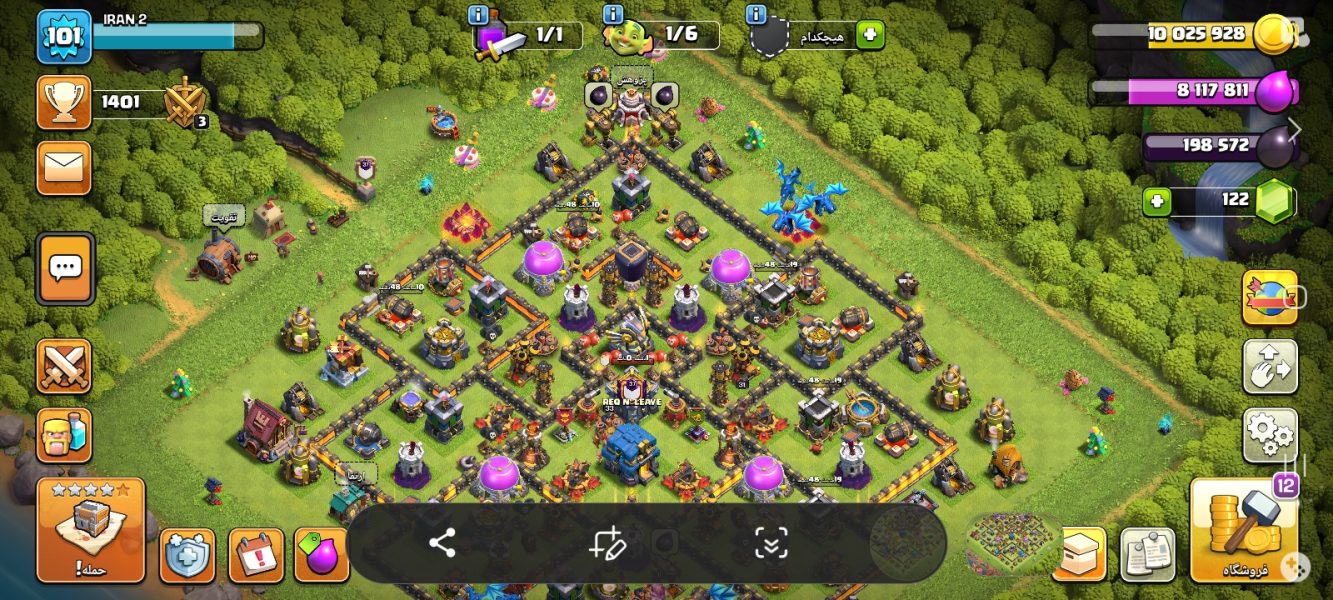Edit the screenshot with the crop-pencil tool
Image resolution: width=1333 pixels, height=600 pixels.
click(607, 543)
